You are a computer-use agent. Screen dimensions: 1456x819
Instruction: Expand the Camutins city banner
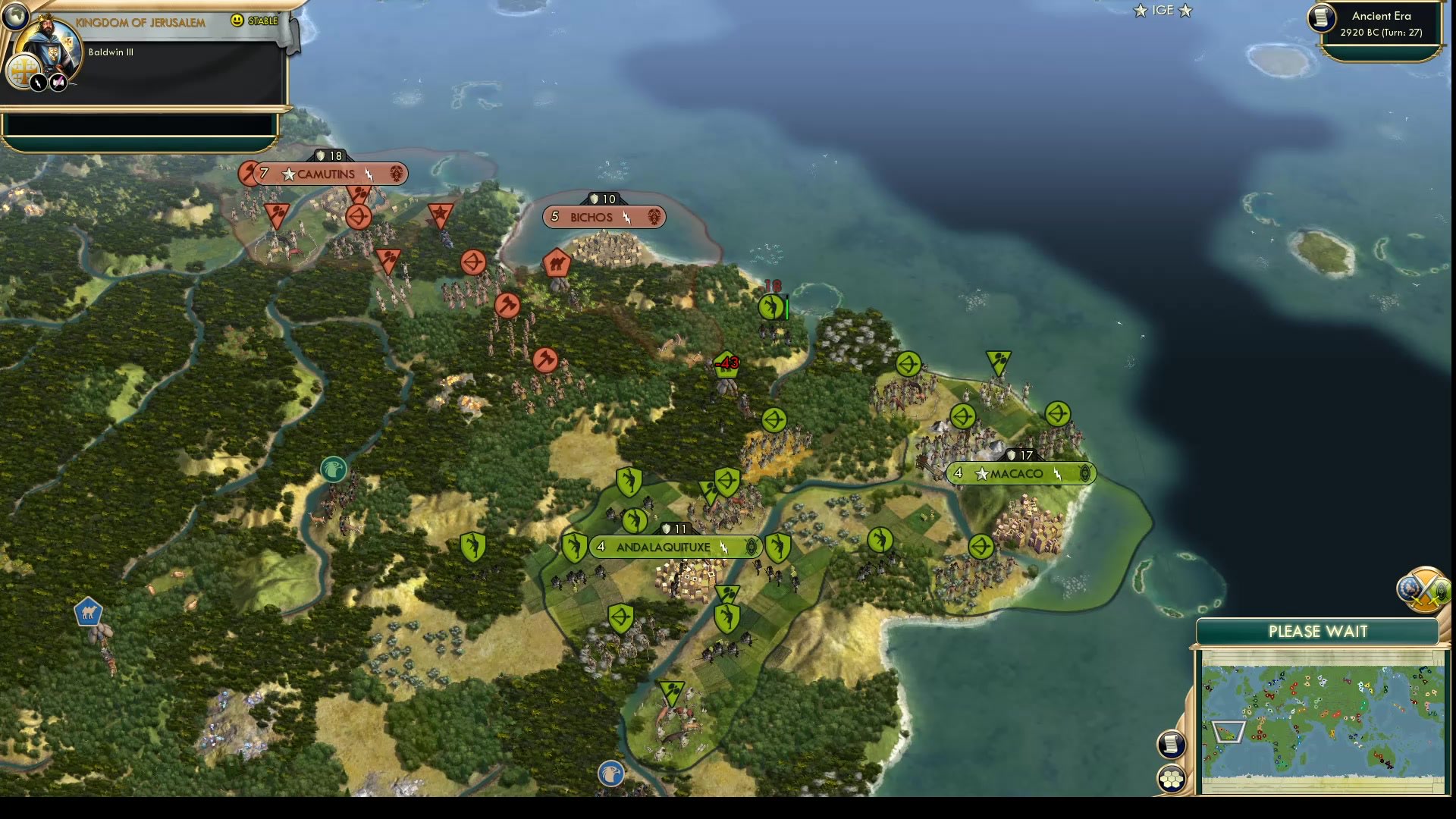tap(397, 174)
